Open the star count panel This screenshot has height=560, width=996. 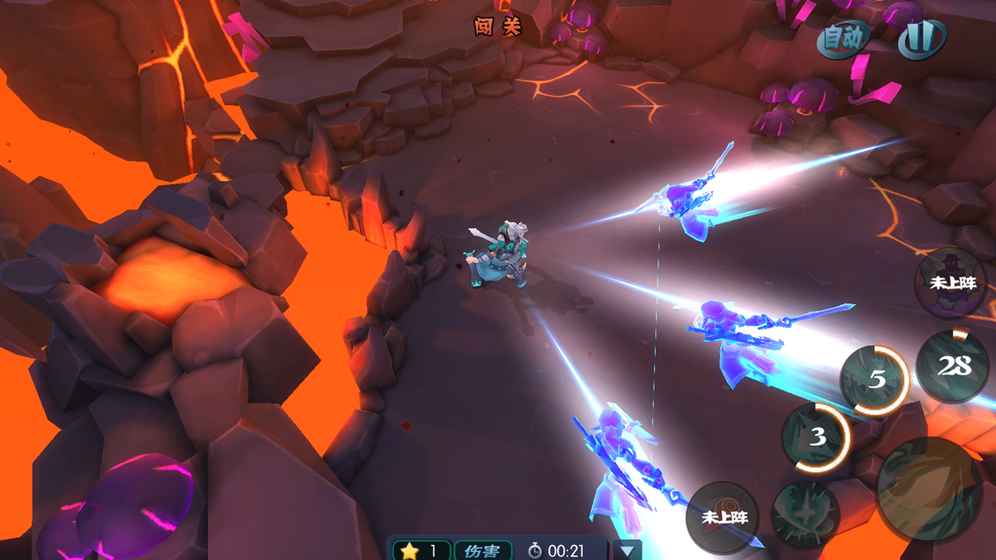[421, 550]
